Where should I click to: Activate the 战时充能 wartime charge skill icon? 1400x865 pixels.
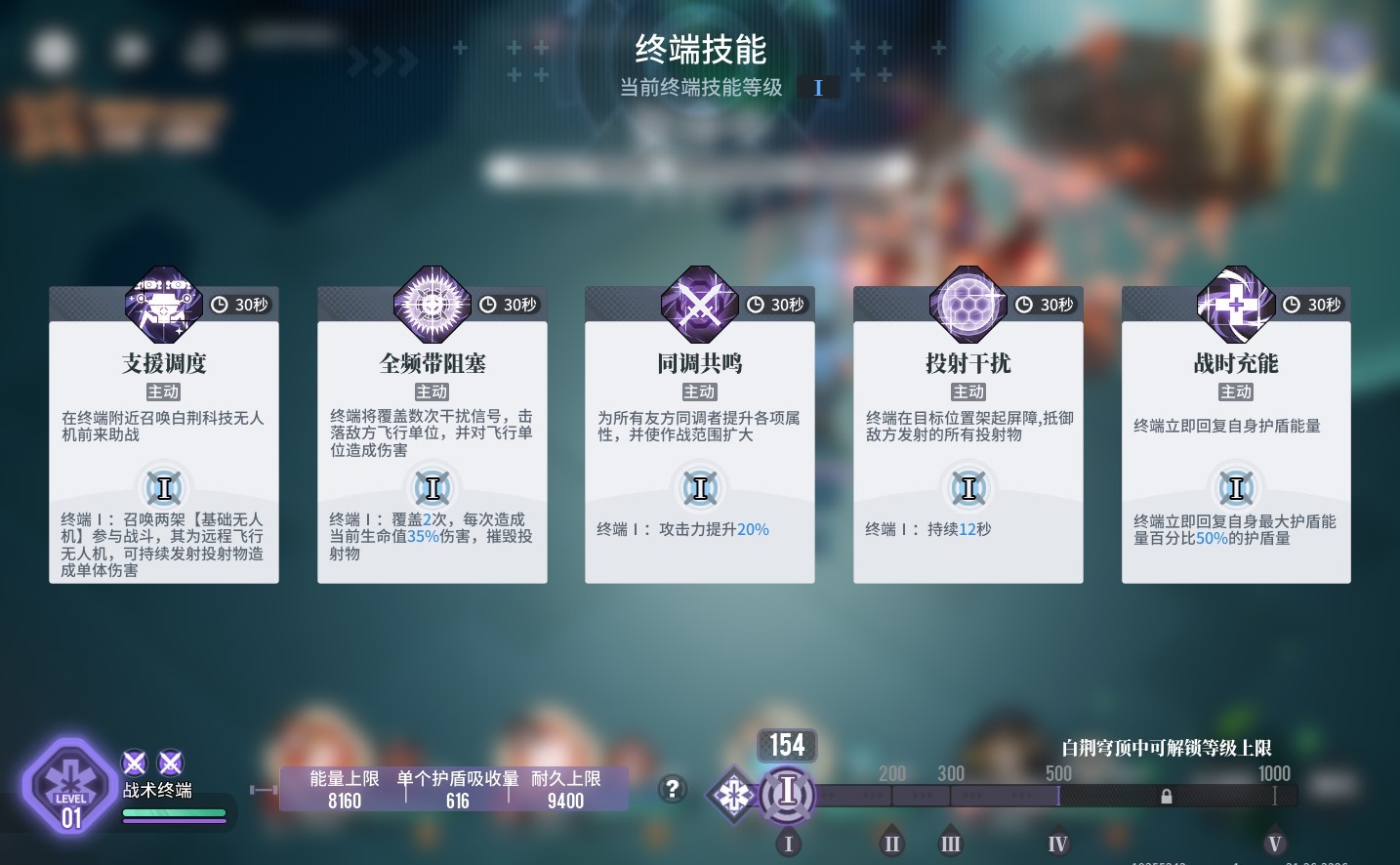click(x=1235, y=304)
